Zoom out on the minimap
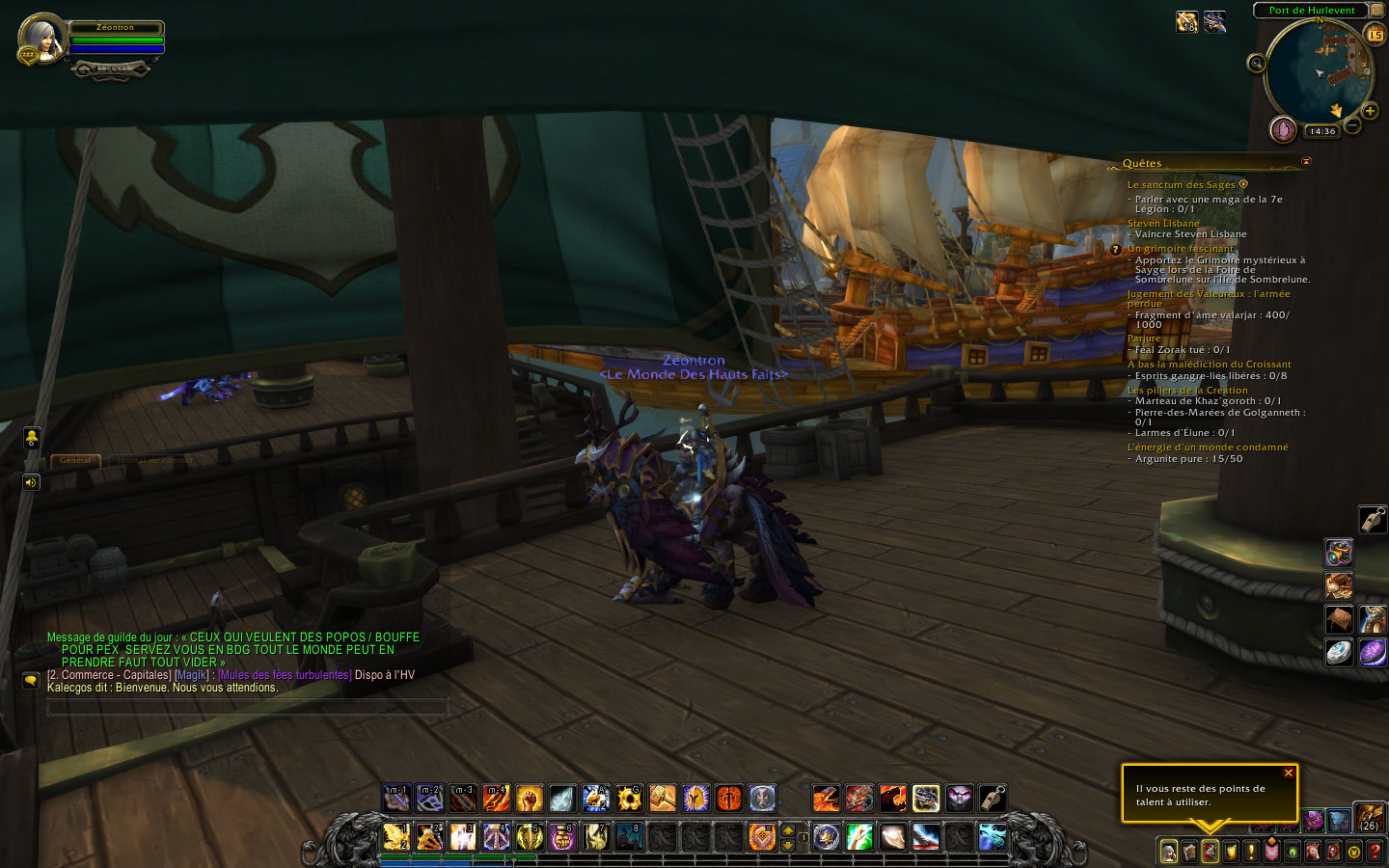 coord(1352,125)
